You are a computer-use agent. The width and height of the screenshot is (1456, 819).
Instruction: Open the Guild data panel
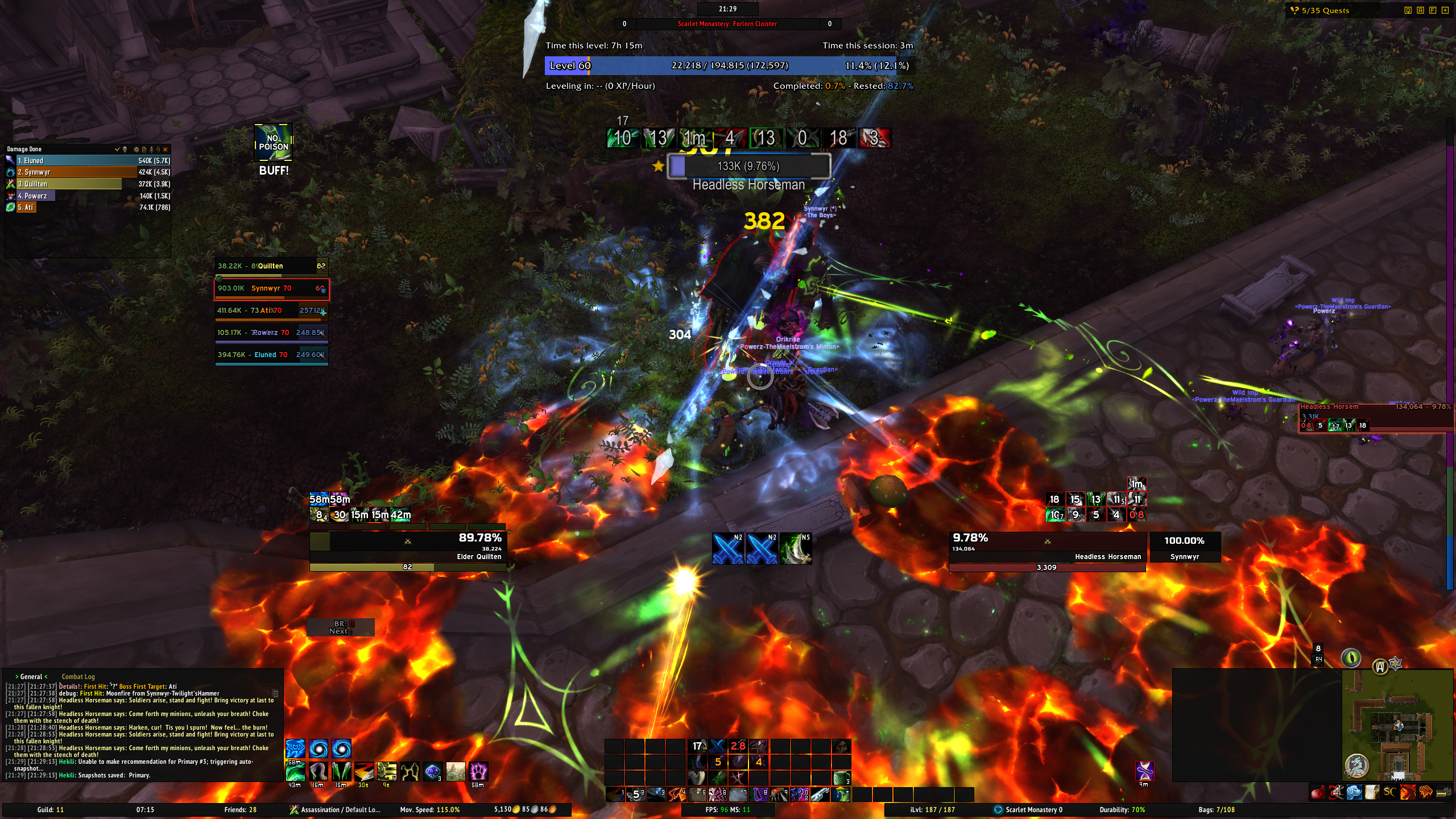(x=51, y=810)
